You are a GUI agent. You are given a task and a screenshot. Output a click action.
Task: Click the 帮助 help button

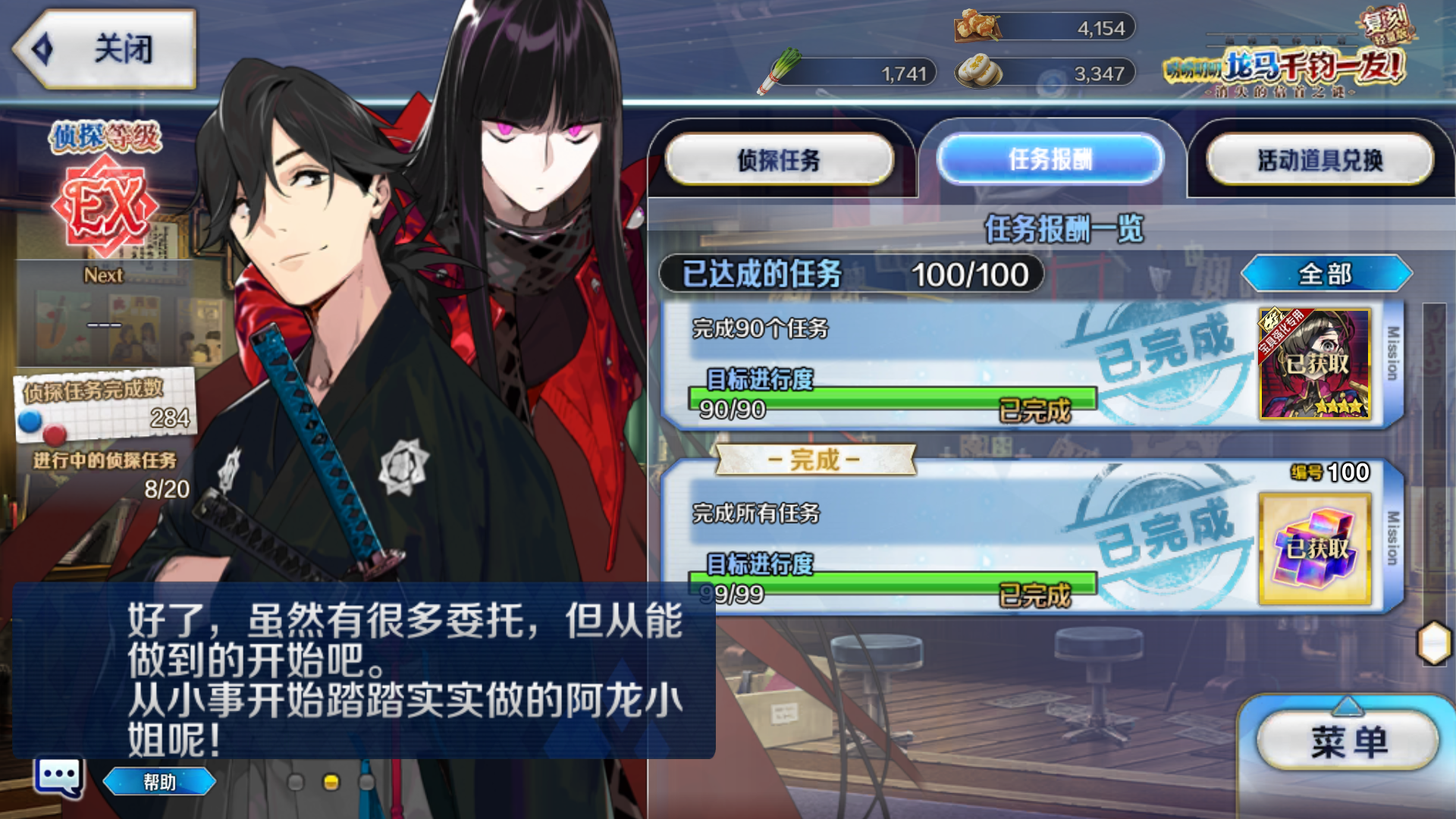pyautogui.click(x=159, y=782)
